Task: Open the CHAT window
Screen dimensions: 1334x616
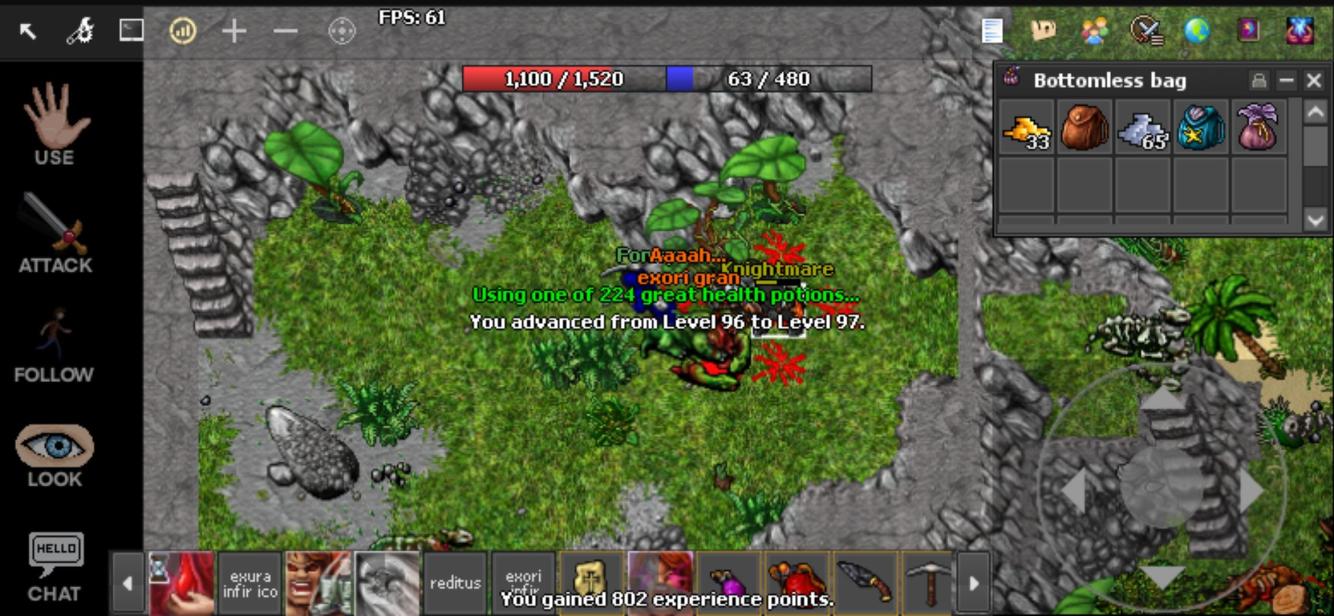Action: point(55,567)
